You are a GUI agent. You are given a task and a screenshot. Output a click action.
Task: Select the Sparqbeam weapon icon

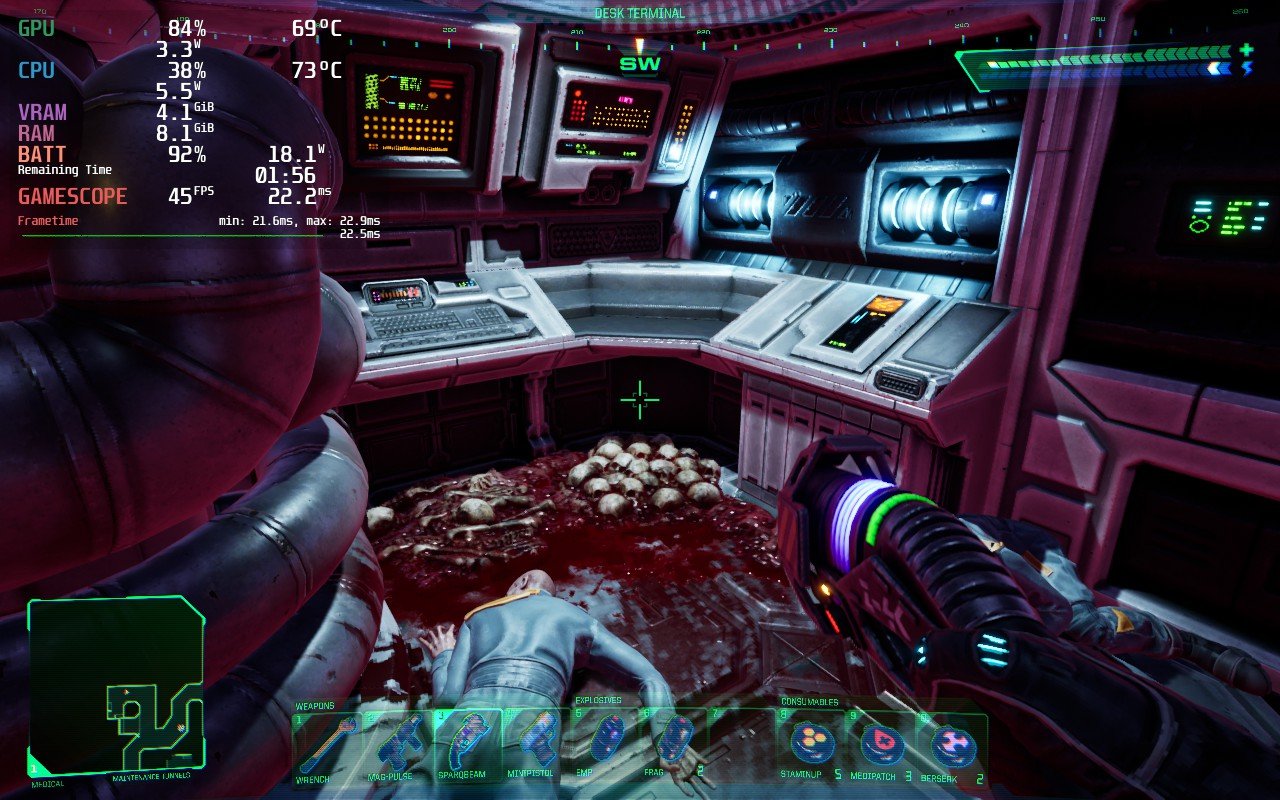[470, 740]
